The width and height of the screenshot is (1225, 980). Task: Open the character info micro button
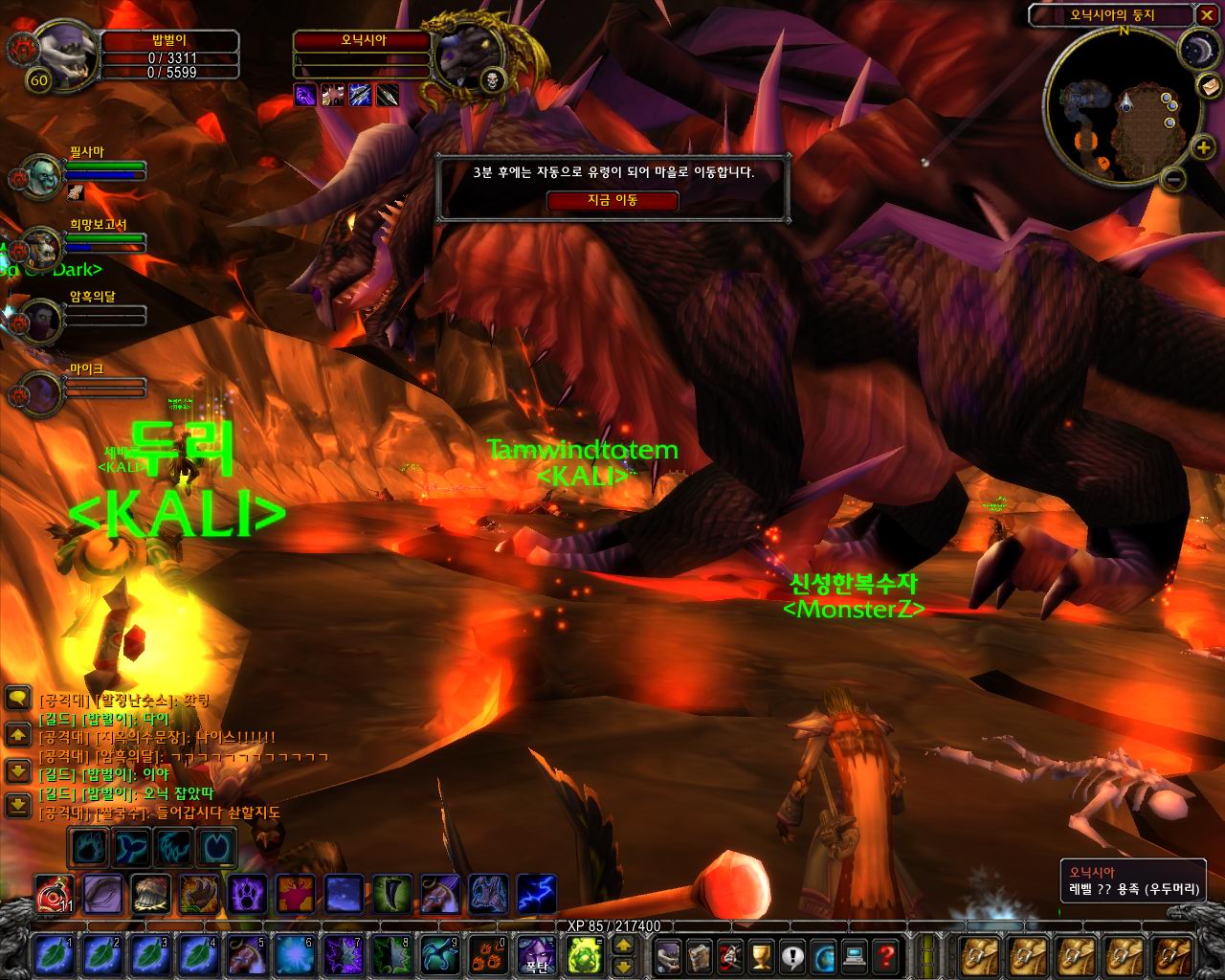tap(667, 954)
